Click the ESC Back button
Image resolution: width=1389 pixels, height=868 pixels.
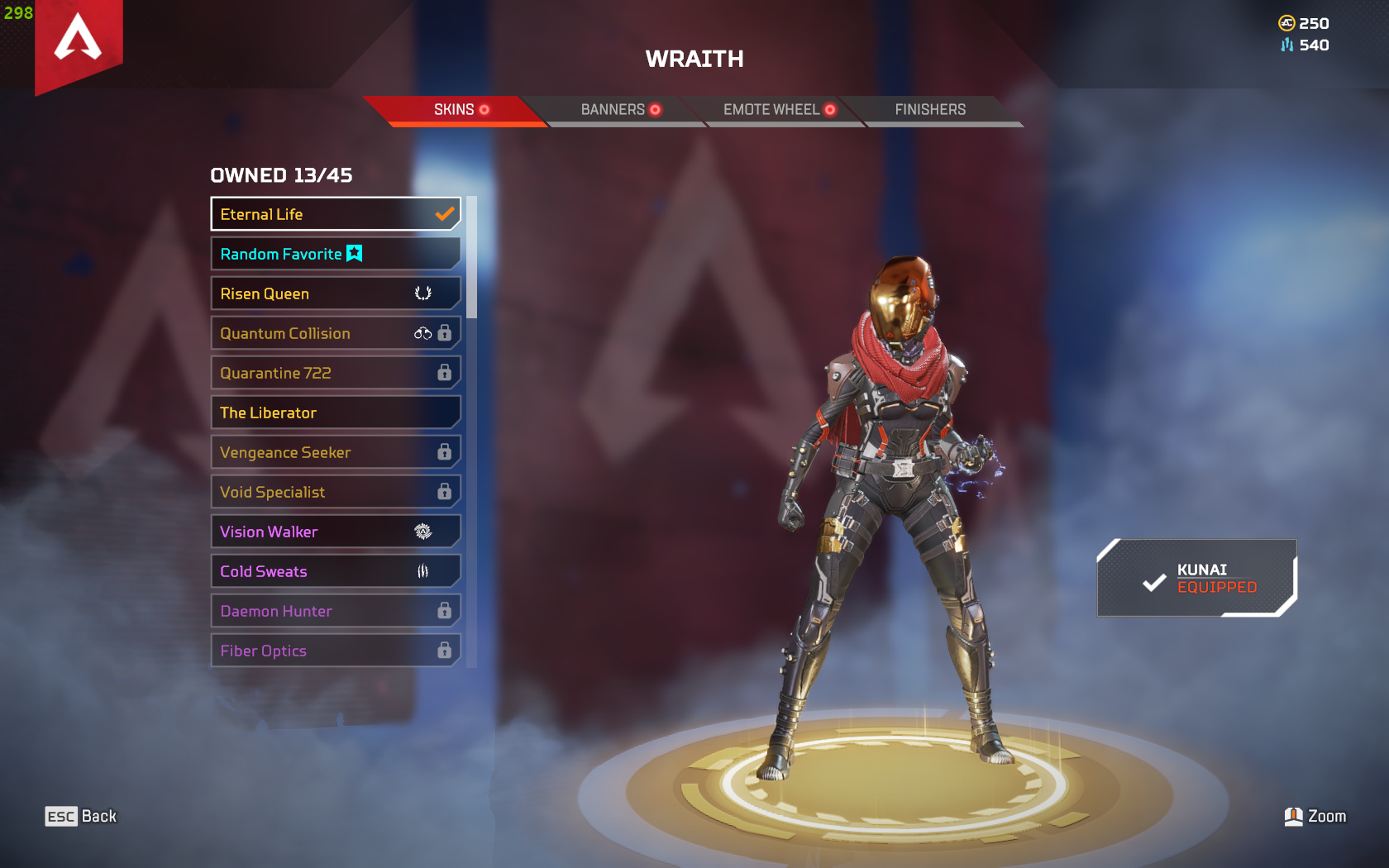pos(80,816)
